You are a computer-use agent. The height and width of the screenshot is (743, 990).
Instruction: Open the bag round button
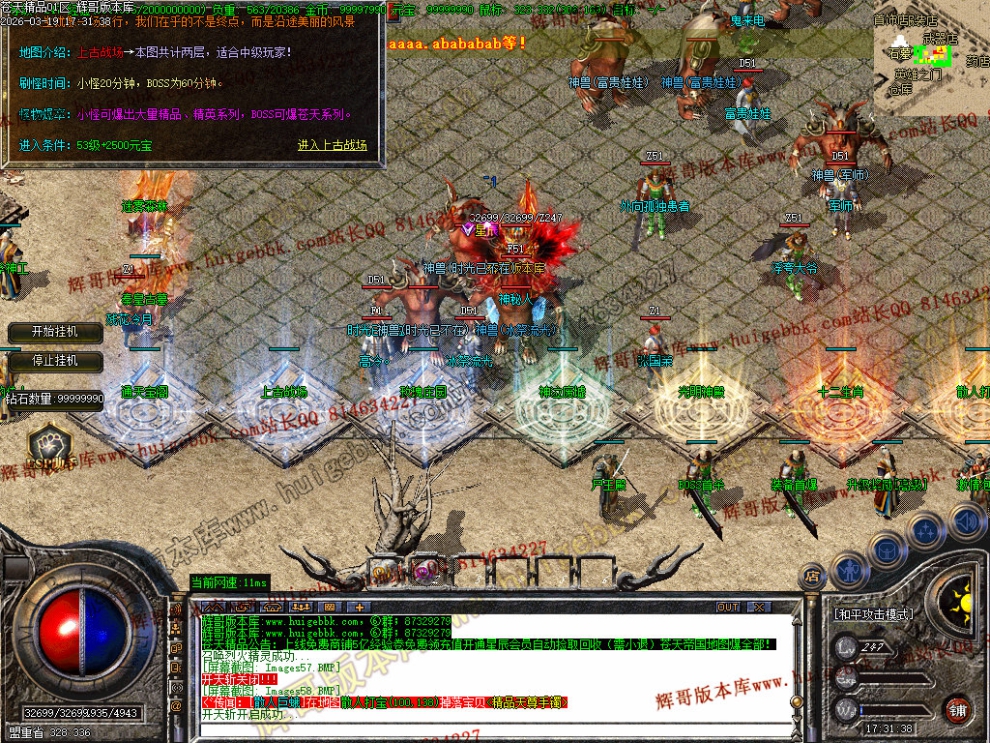(887, 549)
